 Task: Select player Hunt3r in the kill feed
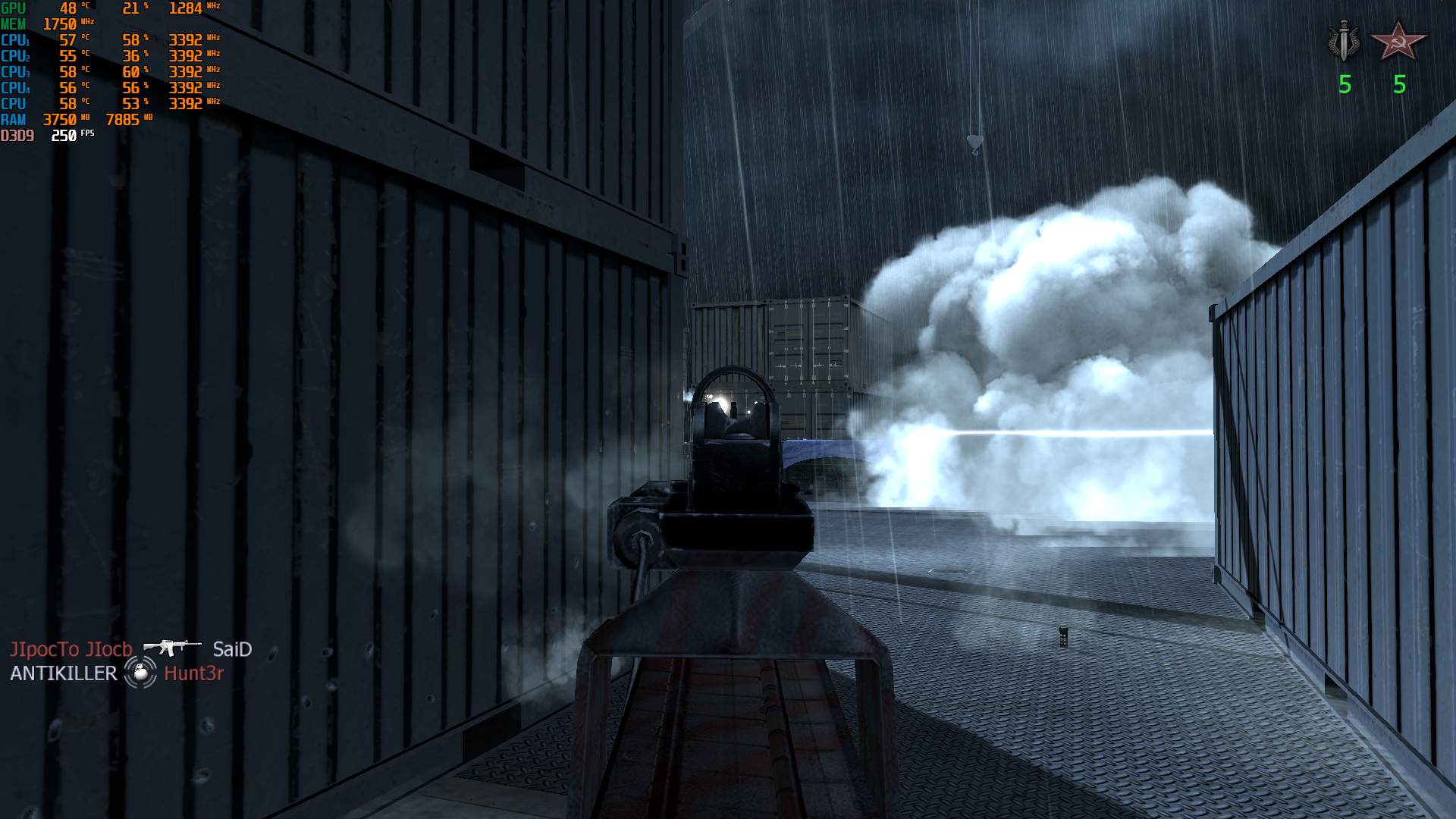[193, 673]
